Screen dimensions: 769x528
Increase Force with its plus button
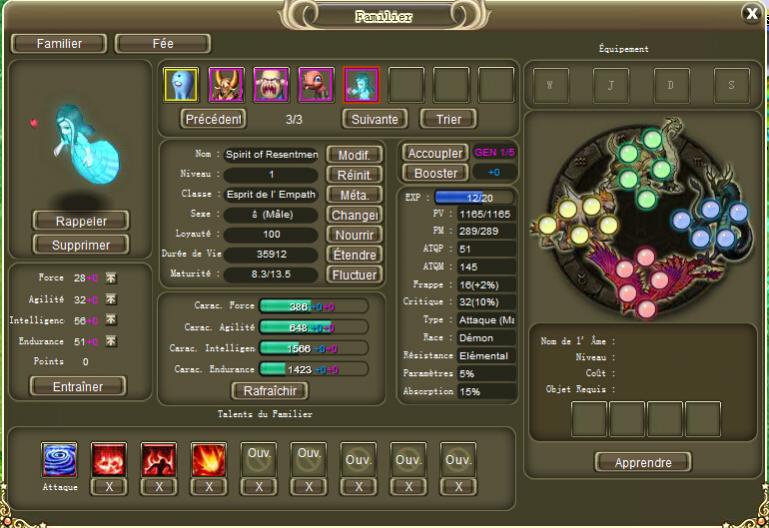(x=111, y=278)
